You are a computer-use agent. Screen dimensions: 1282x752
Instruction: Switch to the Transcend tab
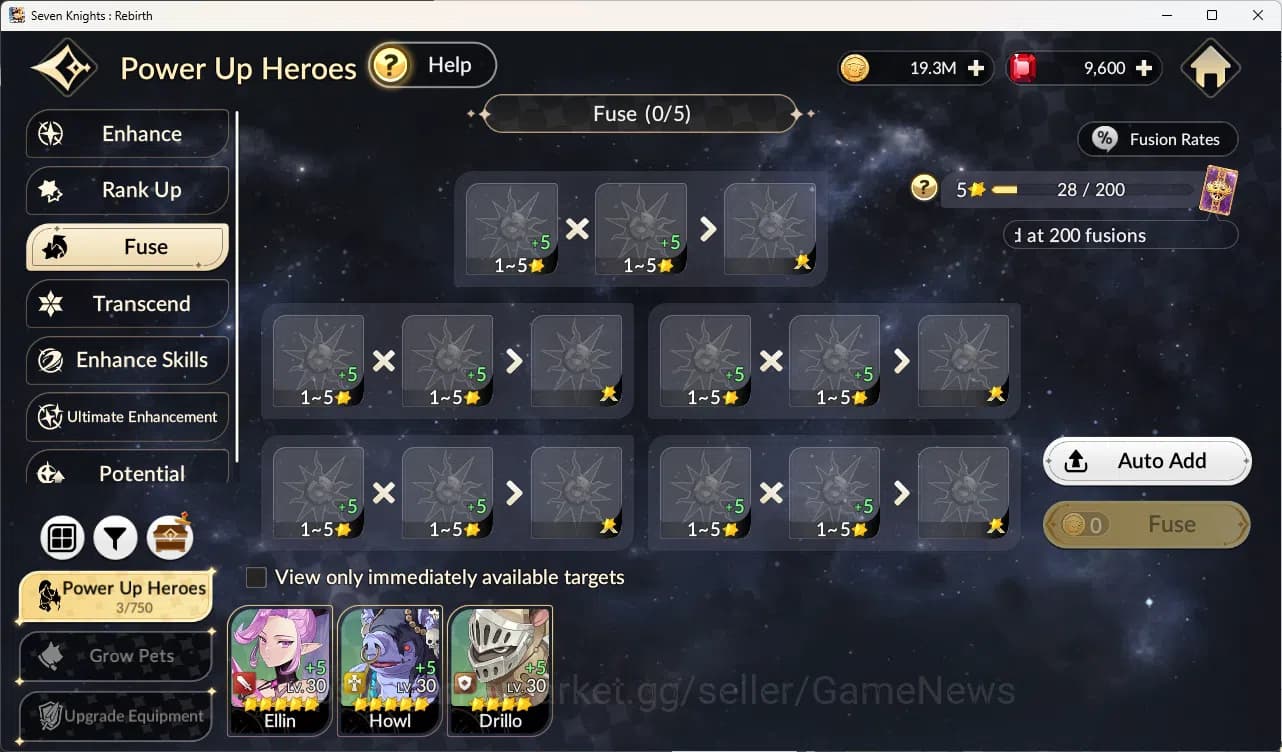tap(127, 303)
